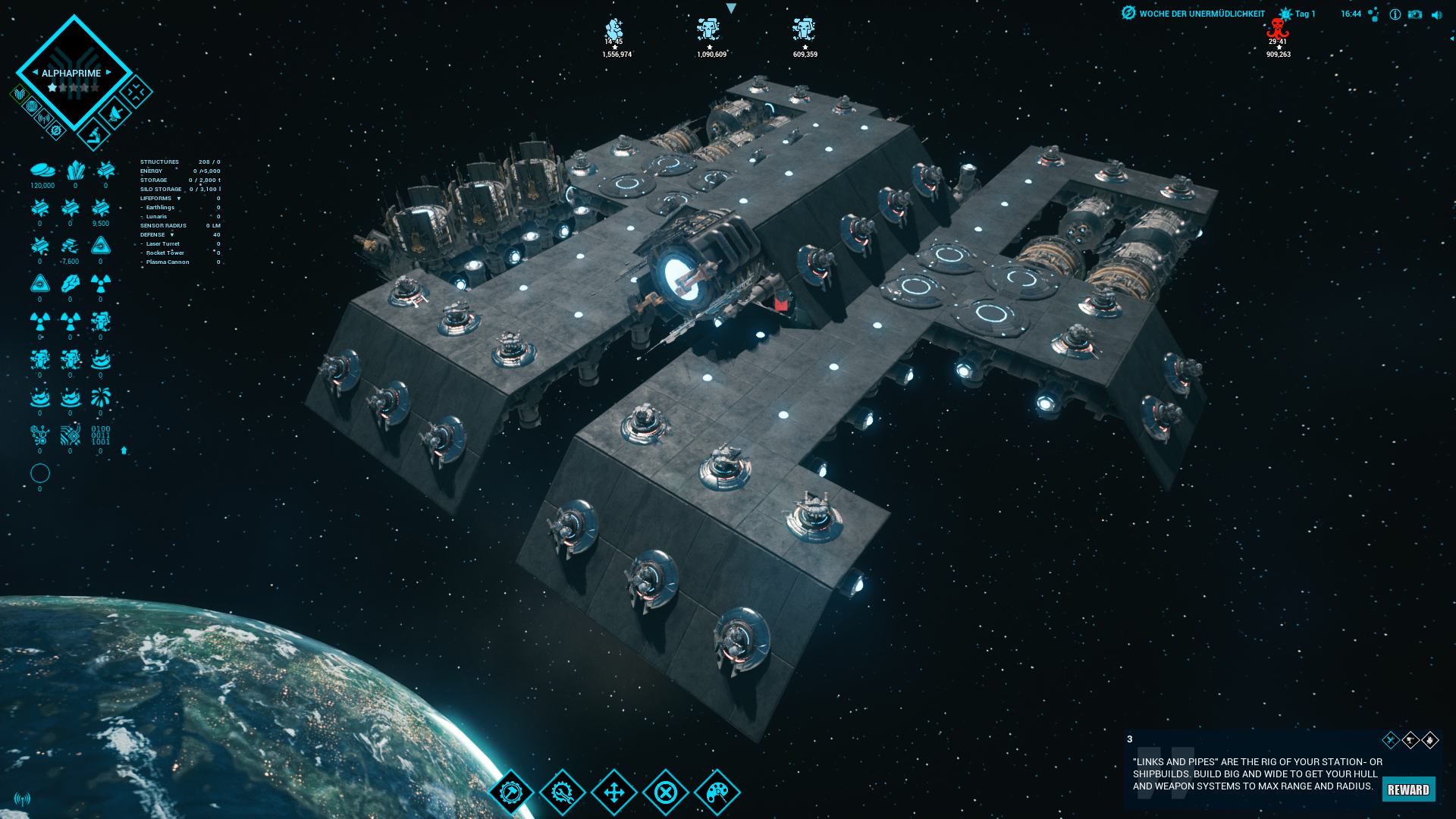Open the microscope research icon

click(x=94, y=135)
